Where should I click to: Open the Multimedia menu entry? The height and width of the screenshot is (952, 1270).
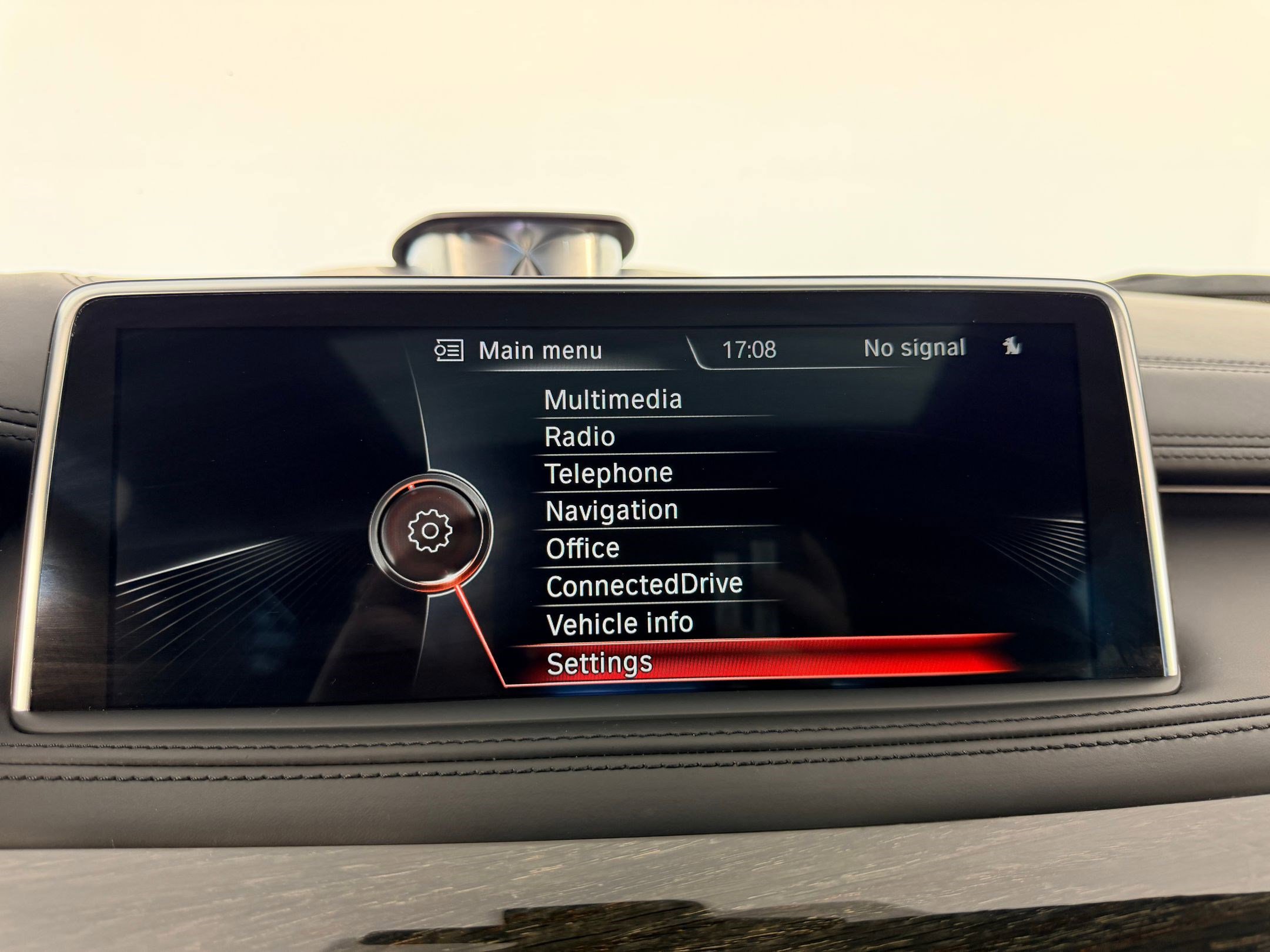[x=613, y=400]
